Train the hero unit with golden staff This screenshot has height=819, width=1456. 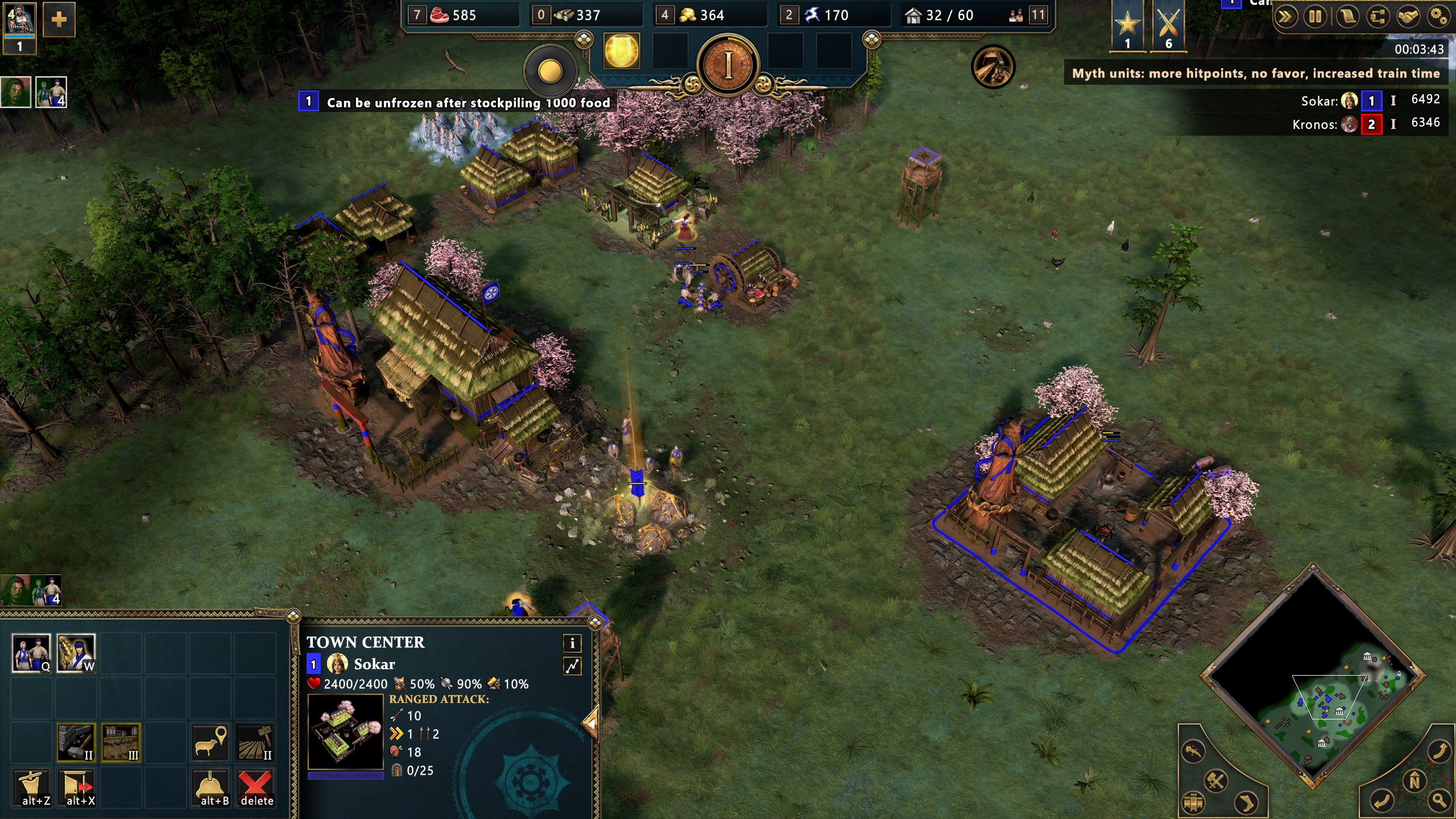tap(76, 652)
